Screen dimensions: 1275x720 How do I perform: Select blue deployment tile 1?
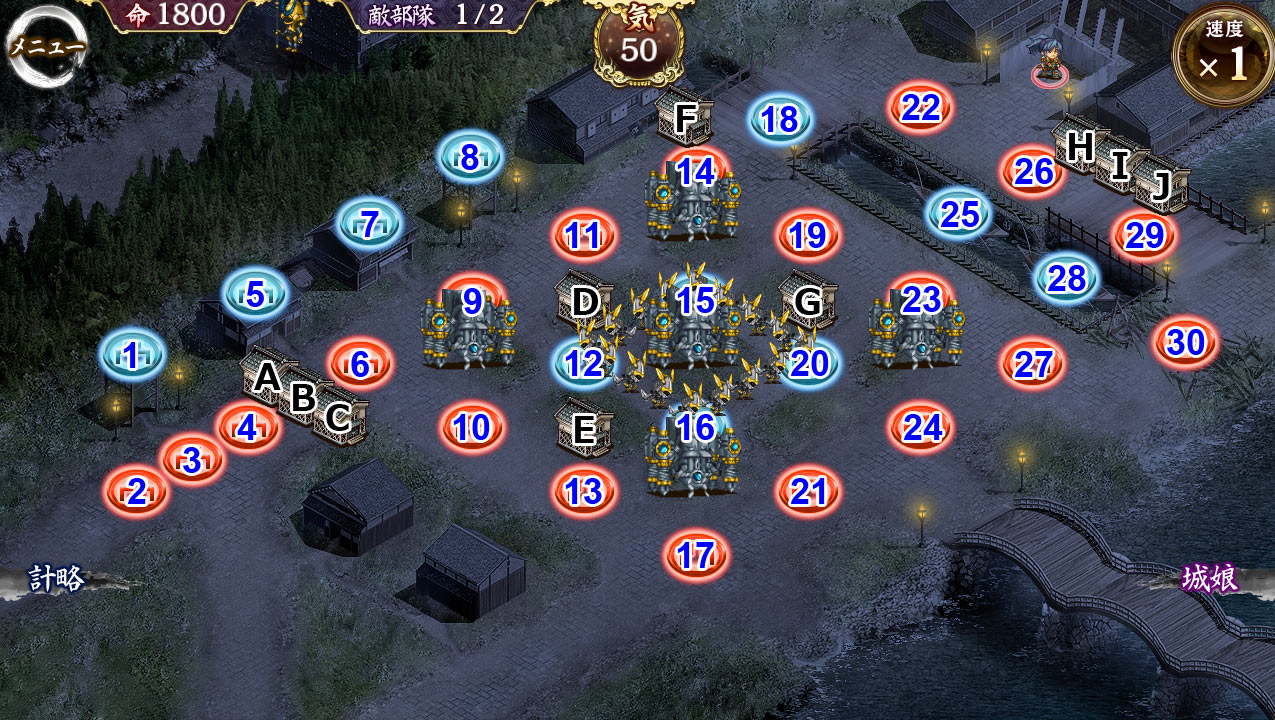132,356
